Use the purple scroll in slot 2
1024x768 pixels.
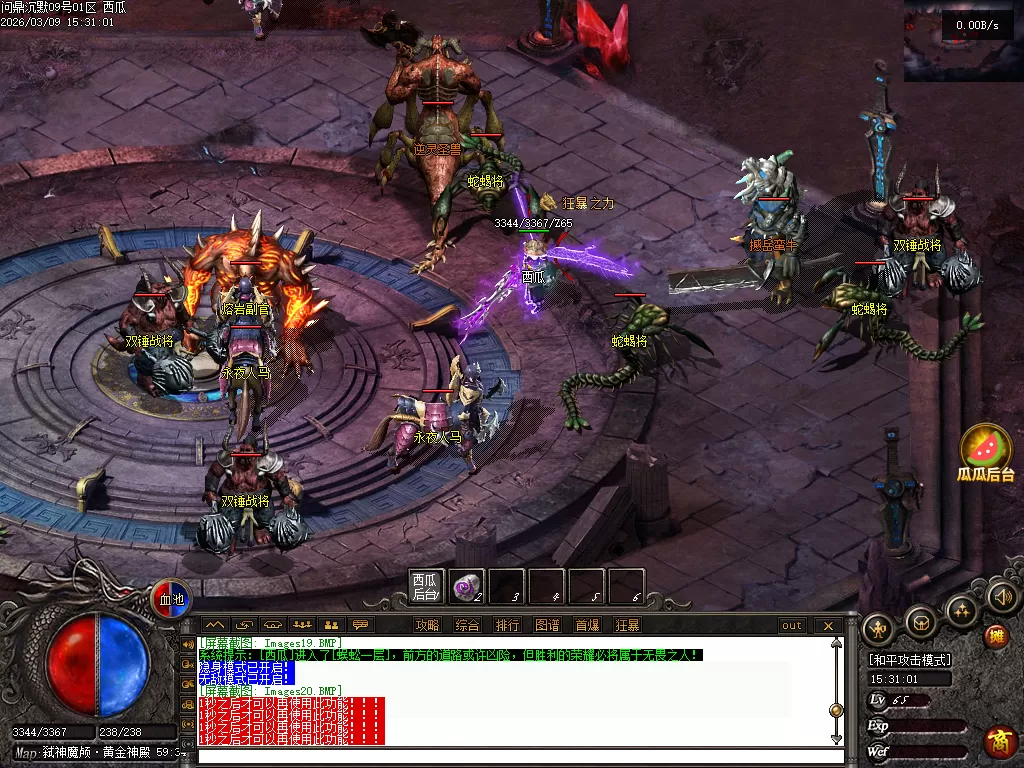(466, 587)
